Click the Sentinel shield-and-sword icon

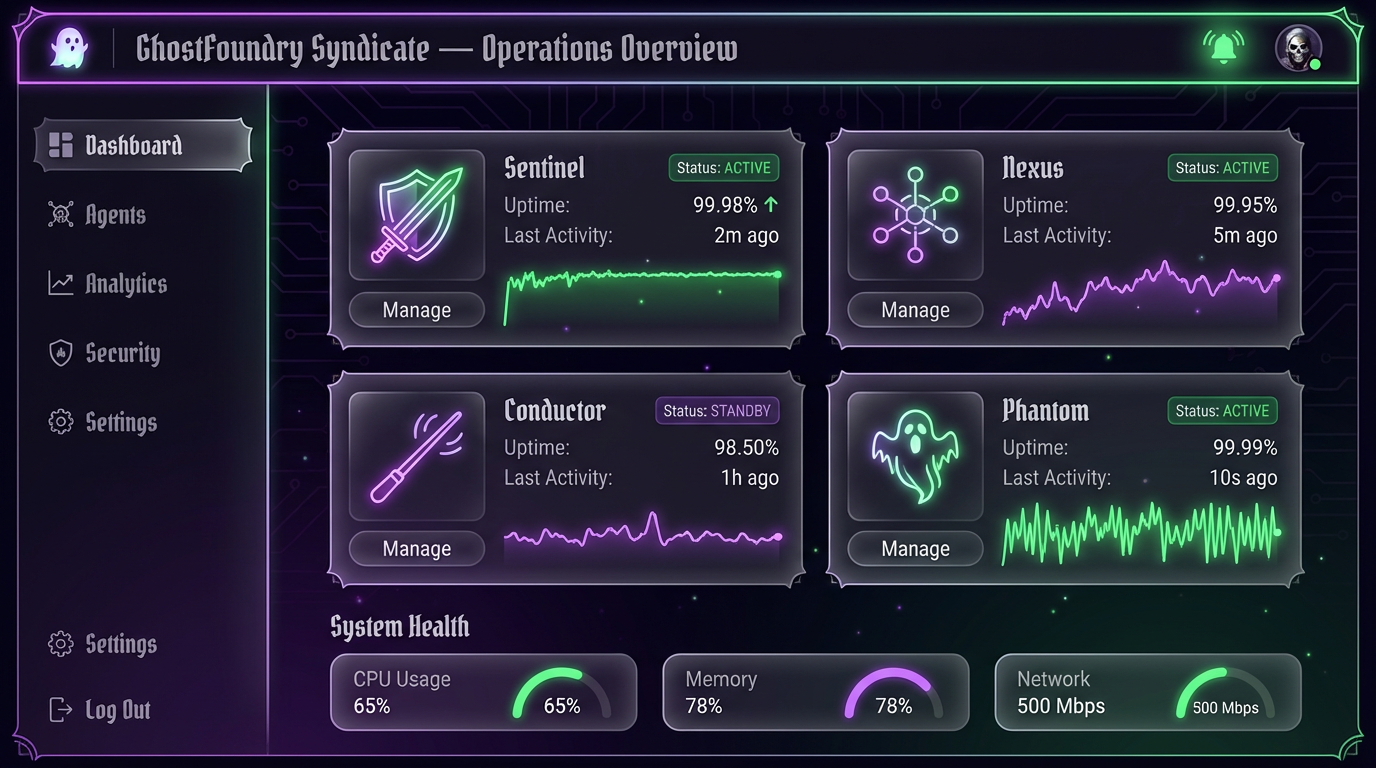(416, 214)
